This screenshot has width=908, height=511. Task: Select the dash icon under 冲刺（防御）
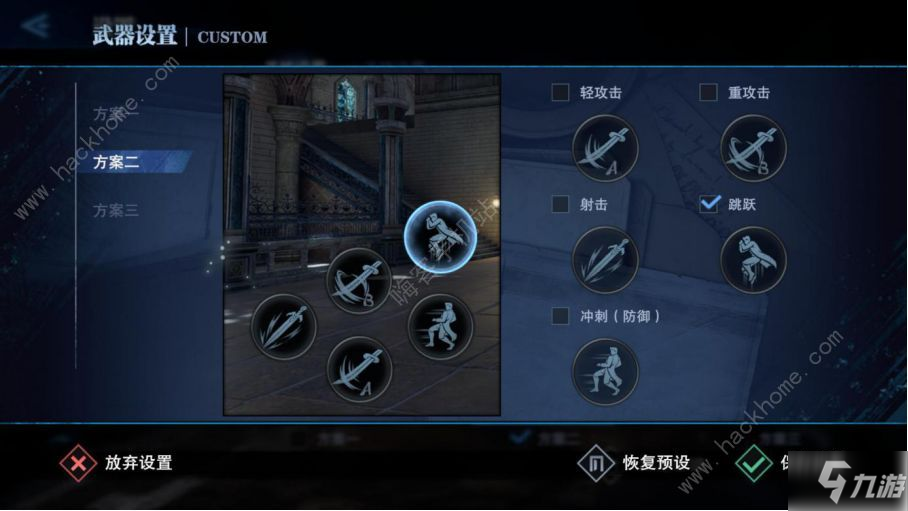coord(605,371)
